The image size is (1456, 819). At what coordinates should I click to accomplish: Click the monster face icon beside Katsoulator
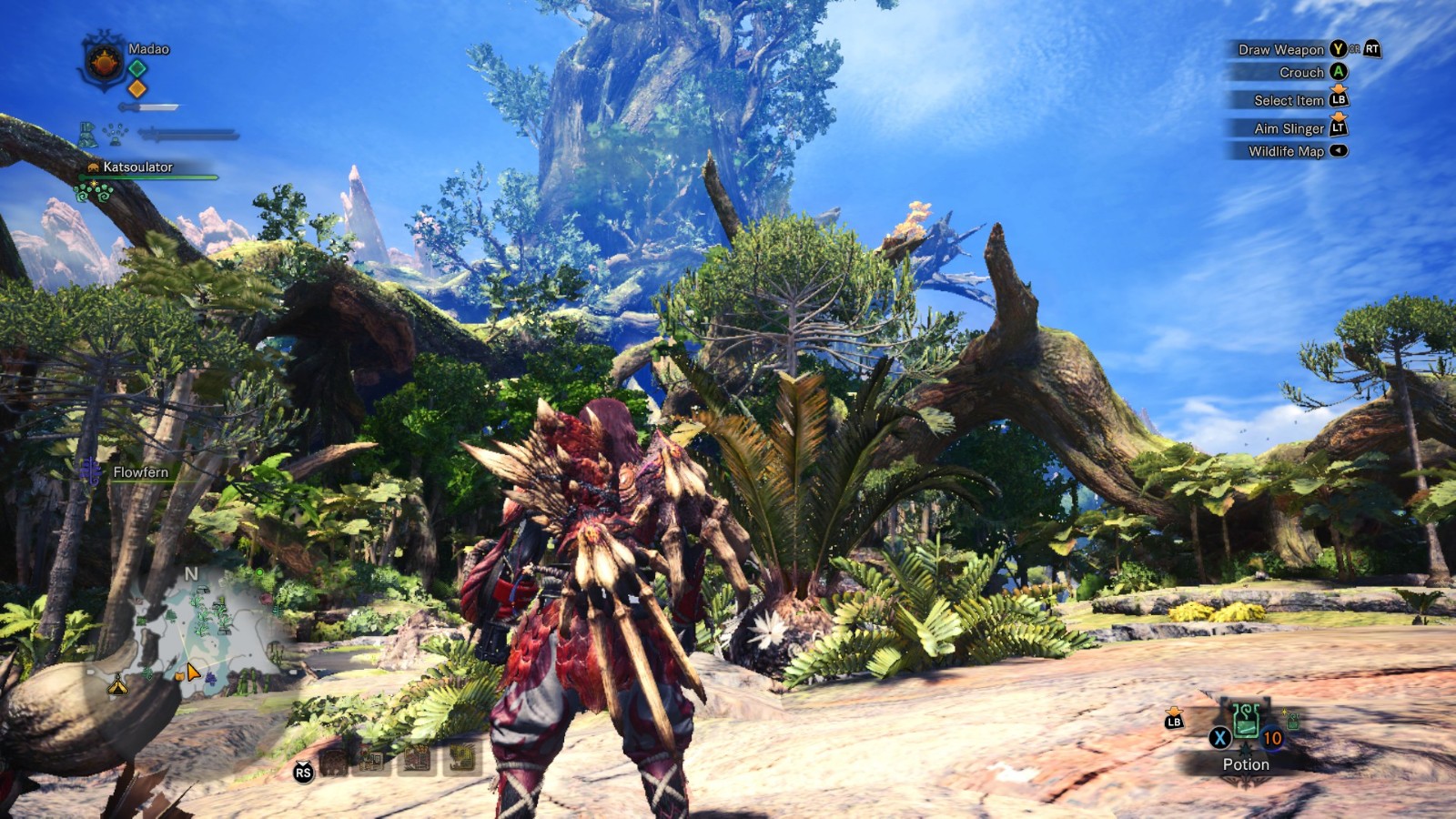tap(94, 167)
